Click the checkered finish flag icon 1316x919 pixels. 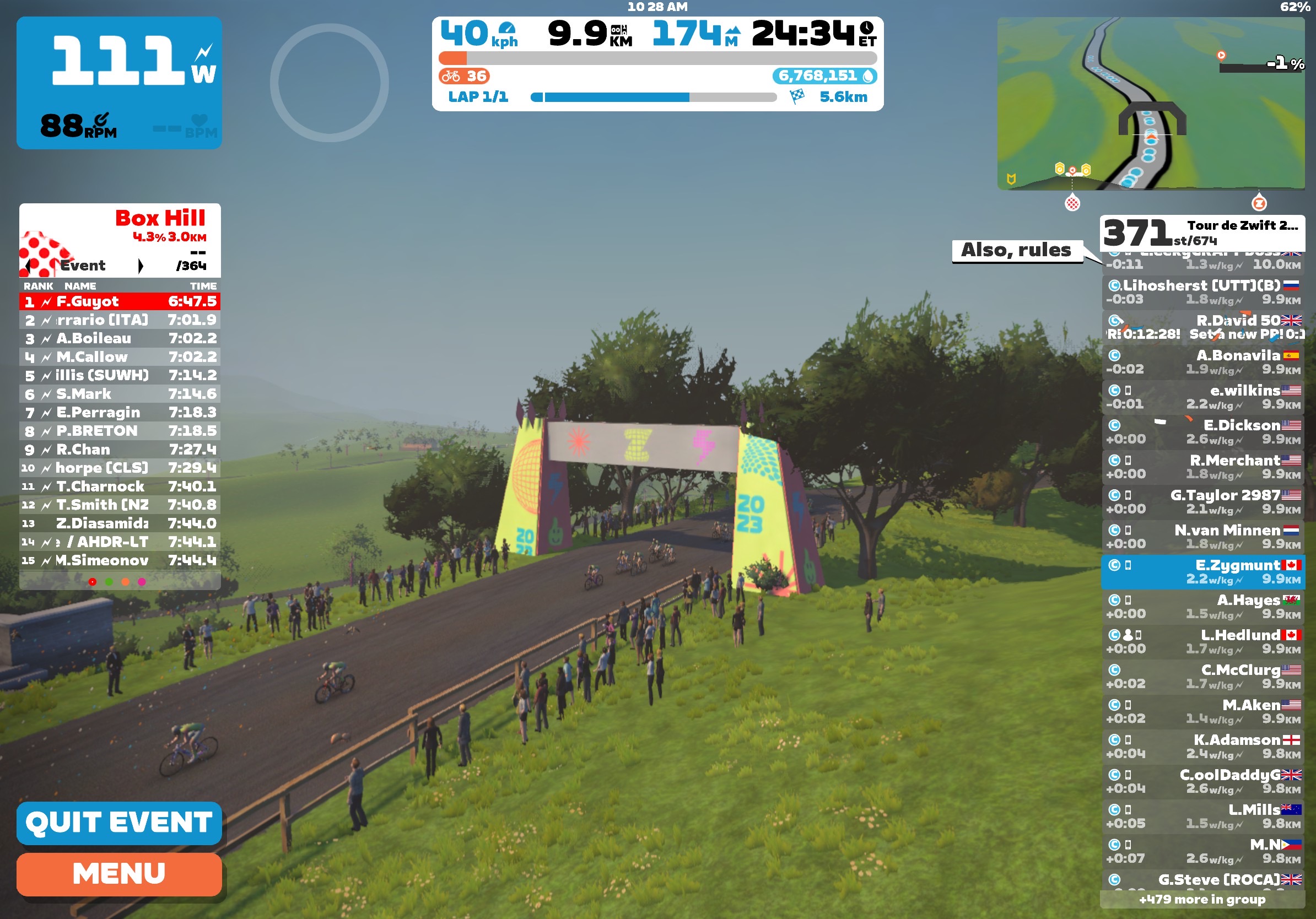click(797, 98)
